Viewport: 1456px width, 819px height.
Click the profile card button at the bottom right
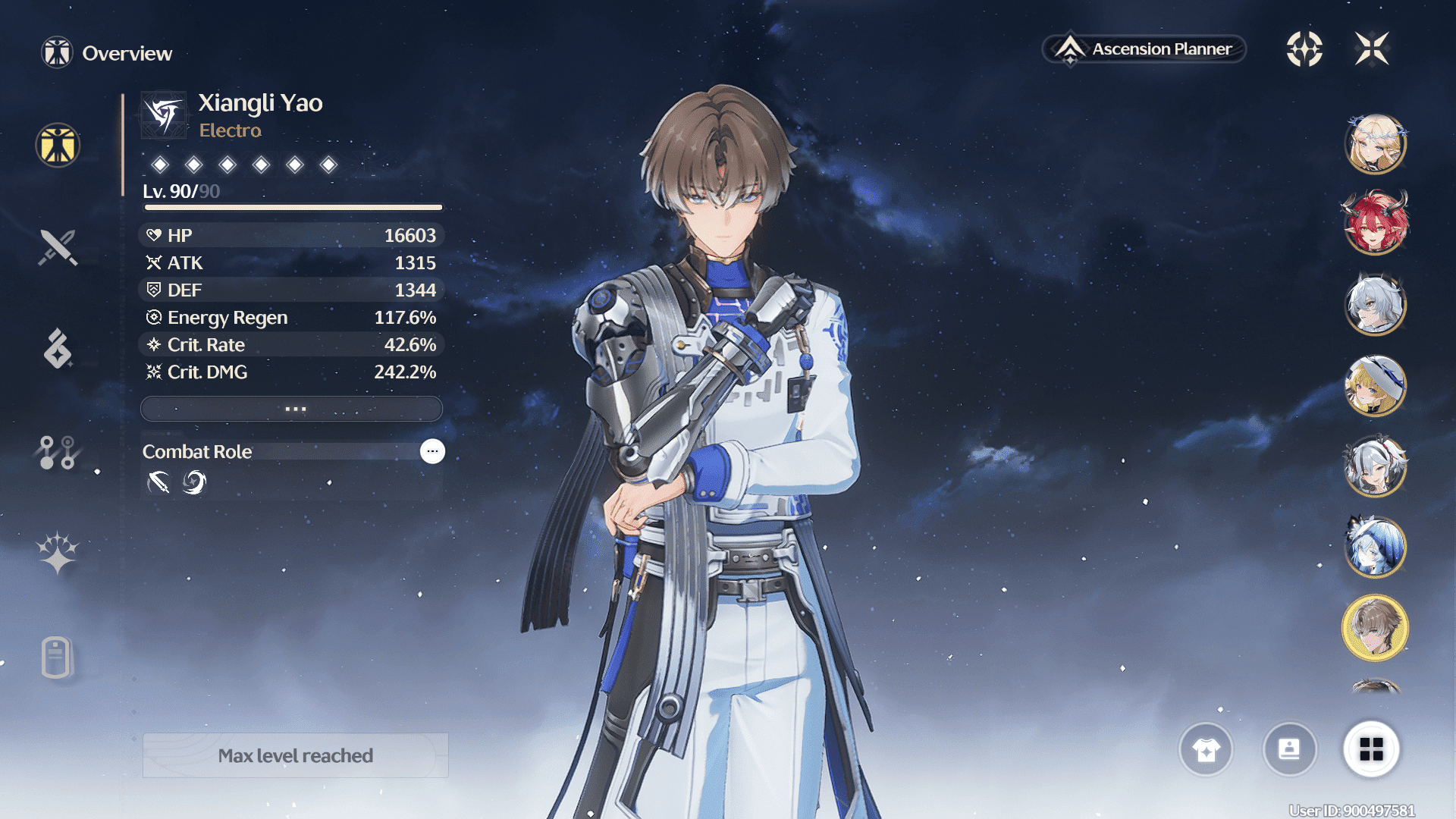coord(1289,749)
